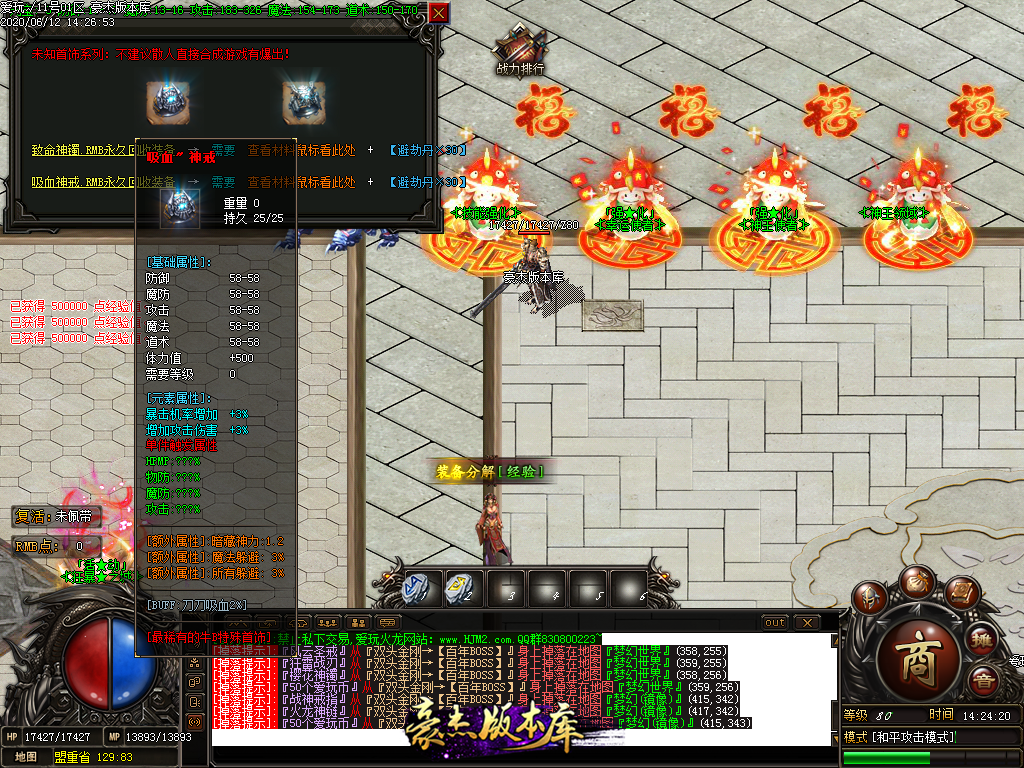Screen dimensions: 1024x768
Task: Open the 摊 stall button
Action: [x=982, y=640]
